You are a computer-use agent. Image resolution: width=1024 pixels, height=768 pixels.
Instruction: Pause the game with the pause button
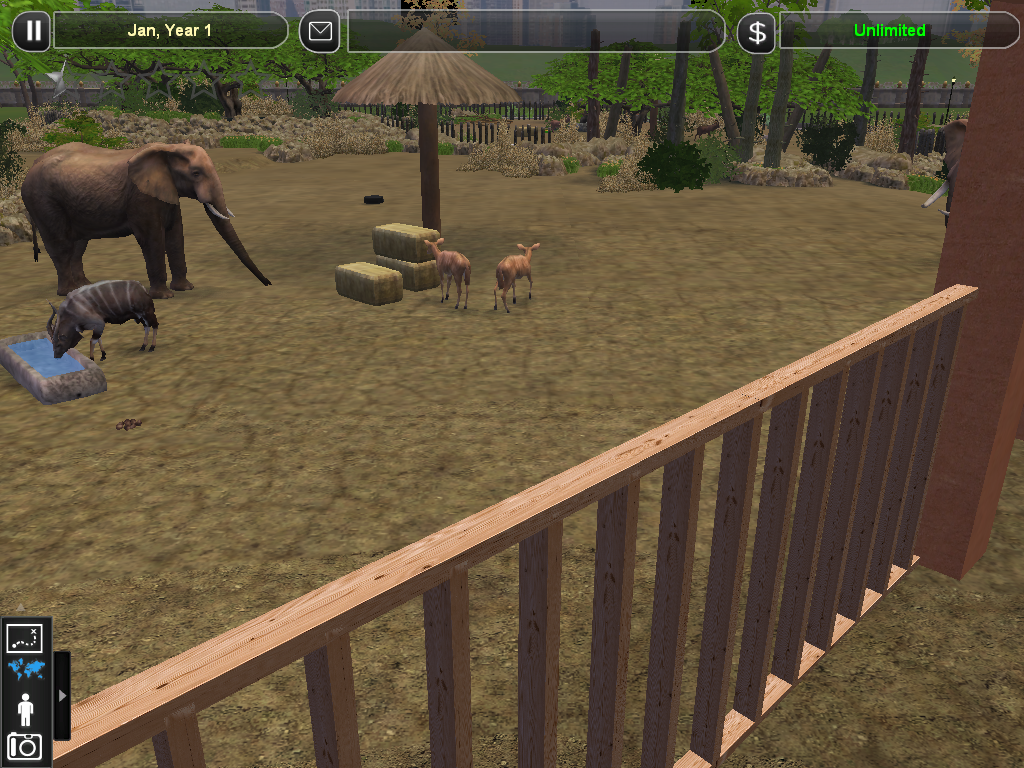pyautogui.click(x=32, y=31)
